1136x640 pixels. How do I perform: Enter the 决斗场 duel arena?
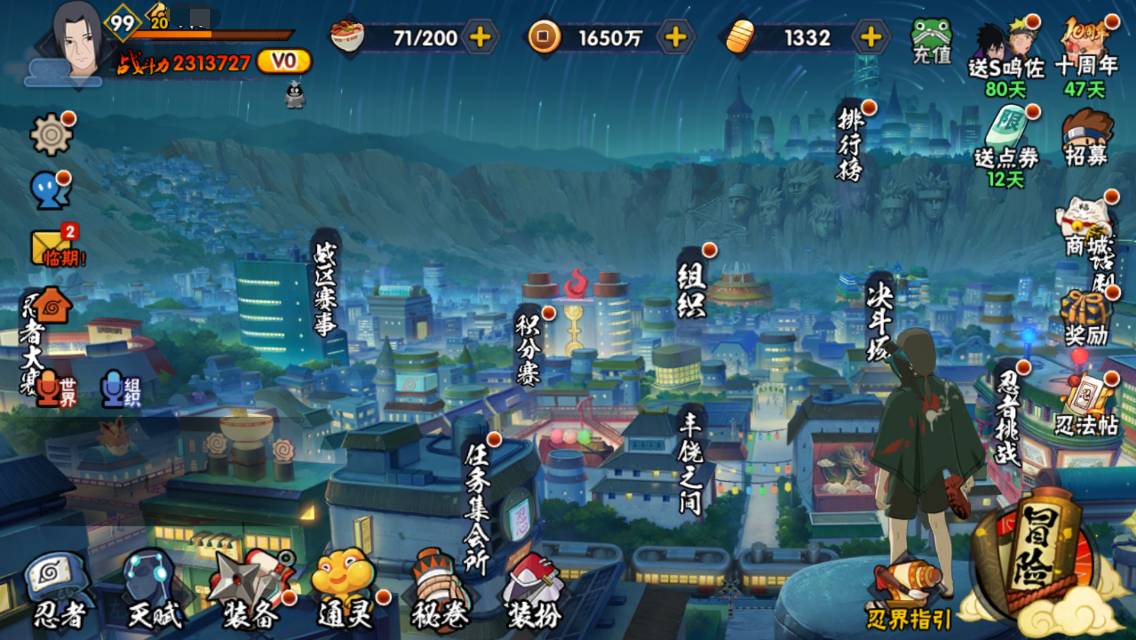pos(880,317)
